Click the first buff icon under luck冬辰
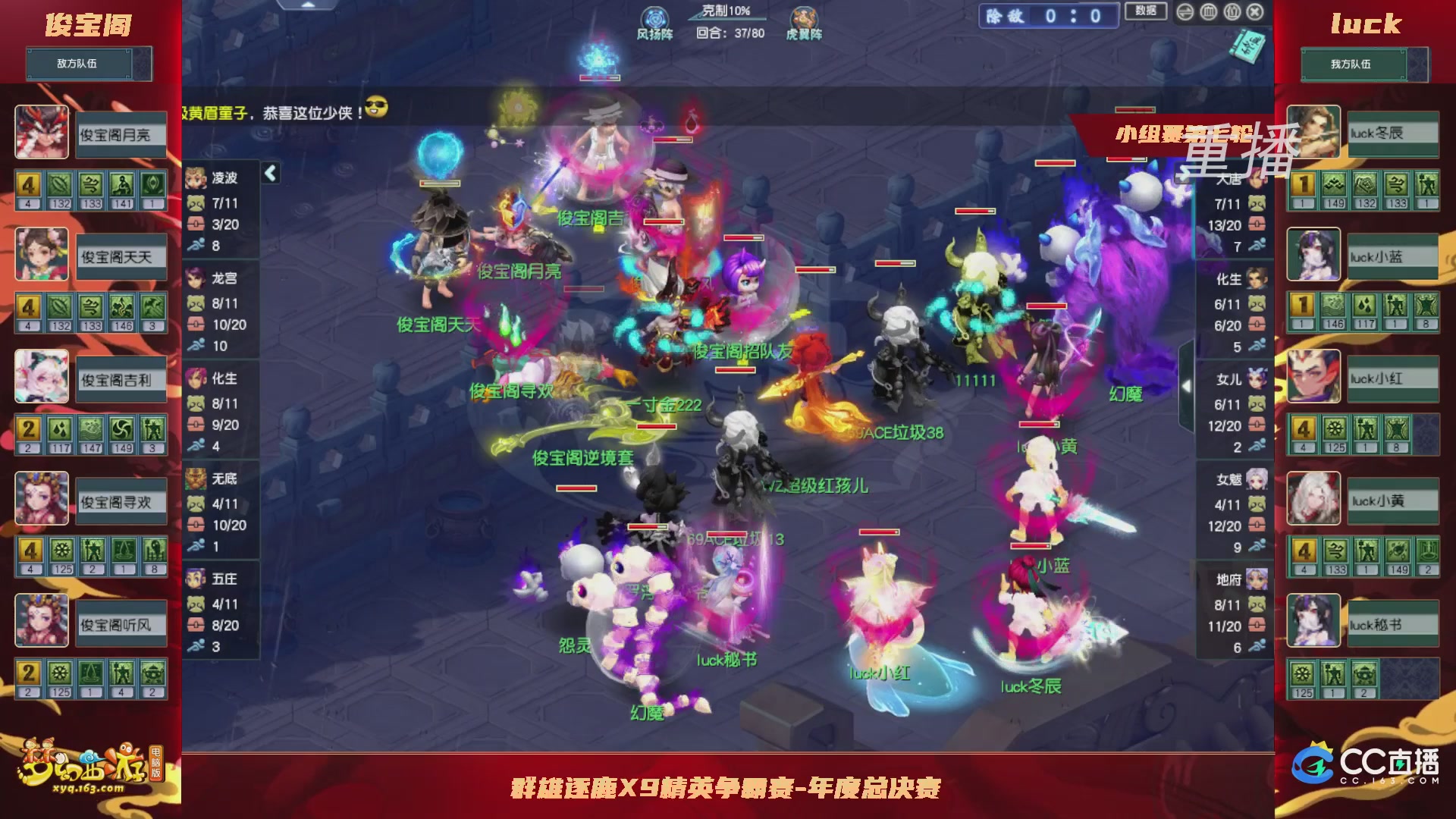1456x819 pixels. (x=1302, y=182)
